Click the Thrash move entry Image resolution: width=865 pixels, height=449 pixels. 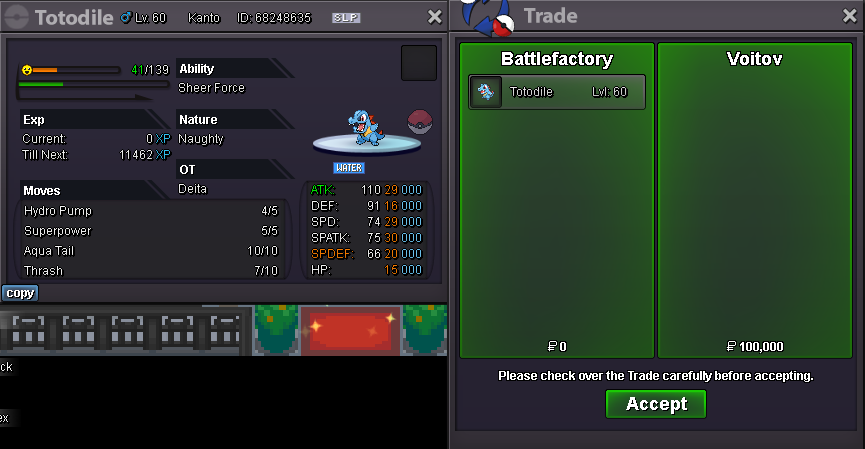tap(151, 271)
